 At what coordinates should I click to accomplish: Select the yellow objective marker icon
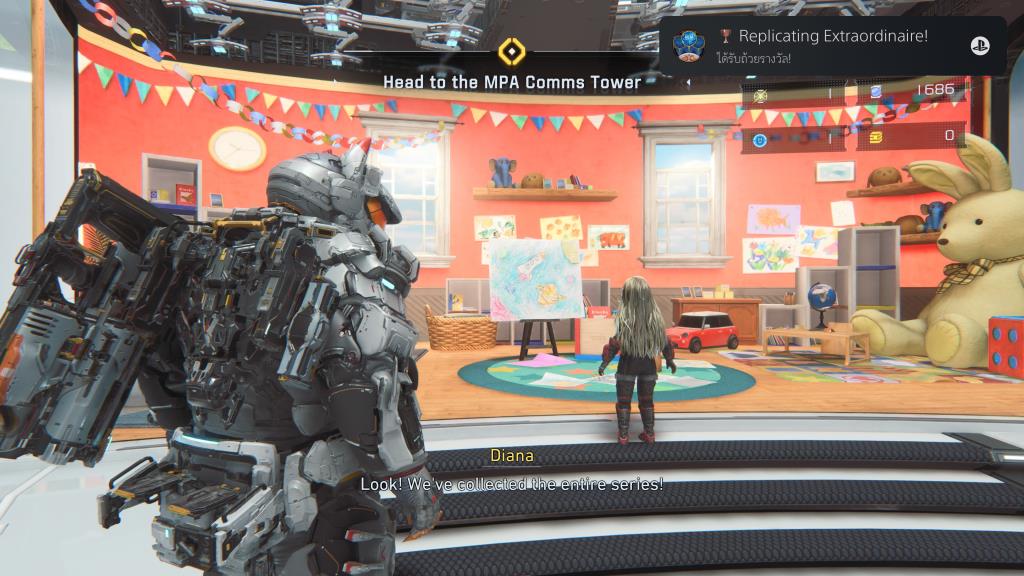click(511, 51)
